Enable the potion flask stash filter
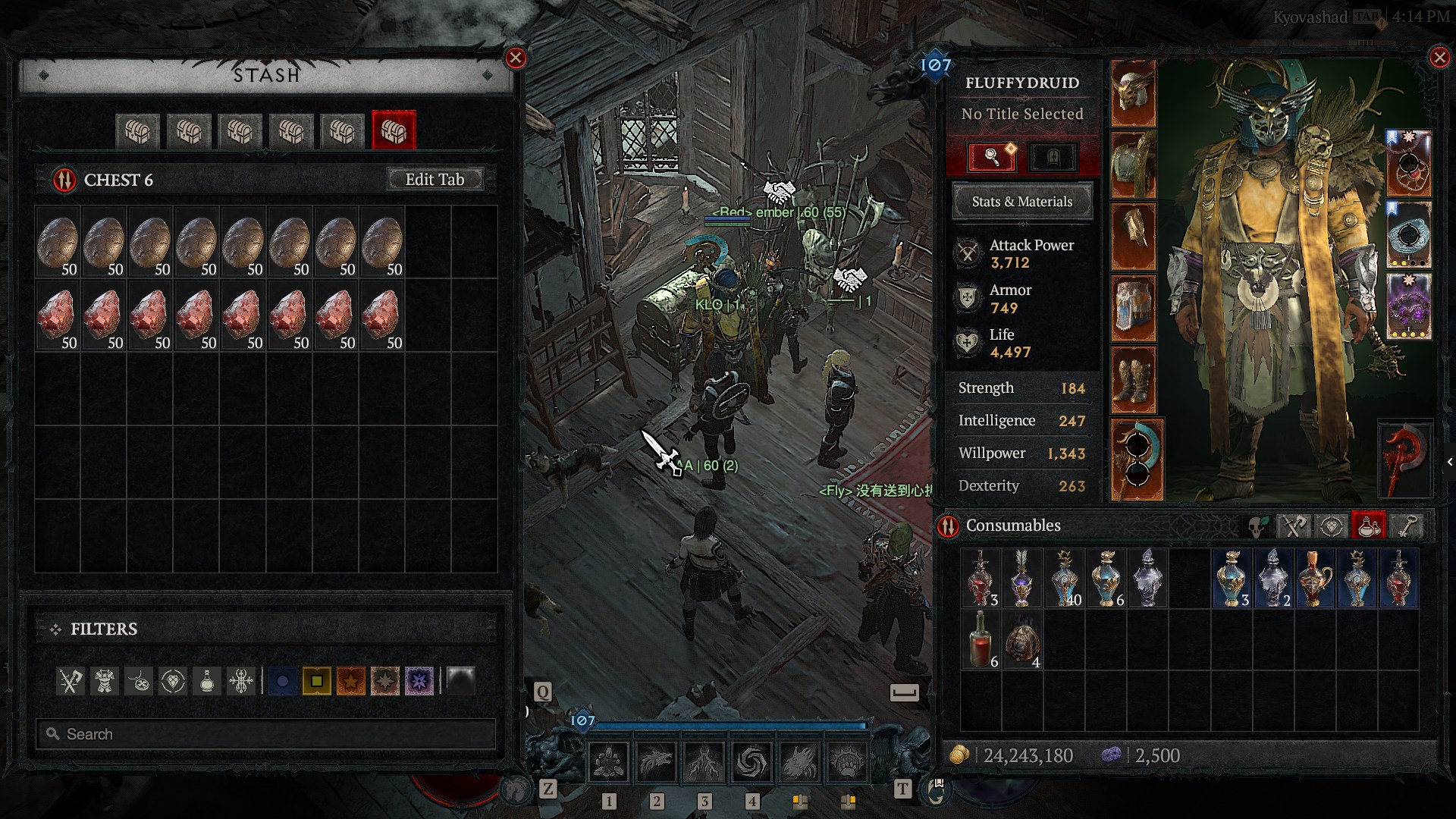Viewport: 1456px width, 819px height. pos(207,681)
